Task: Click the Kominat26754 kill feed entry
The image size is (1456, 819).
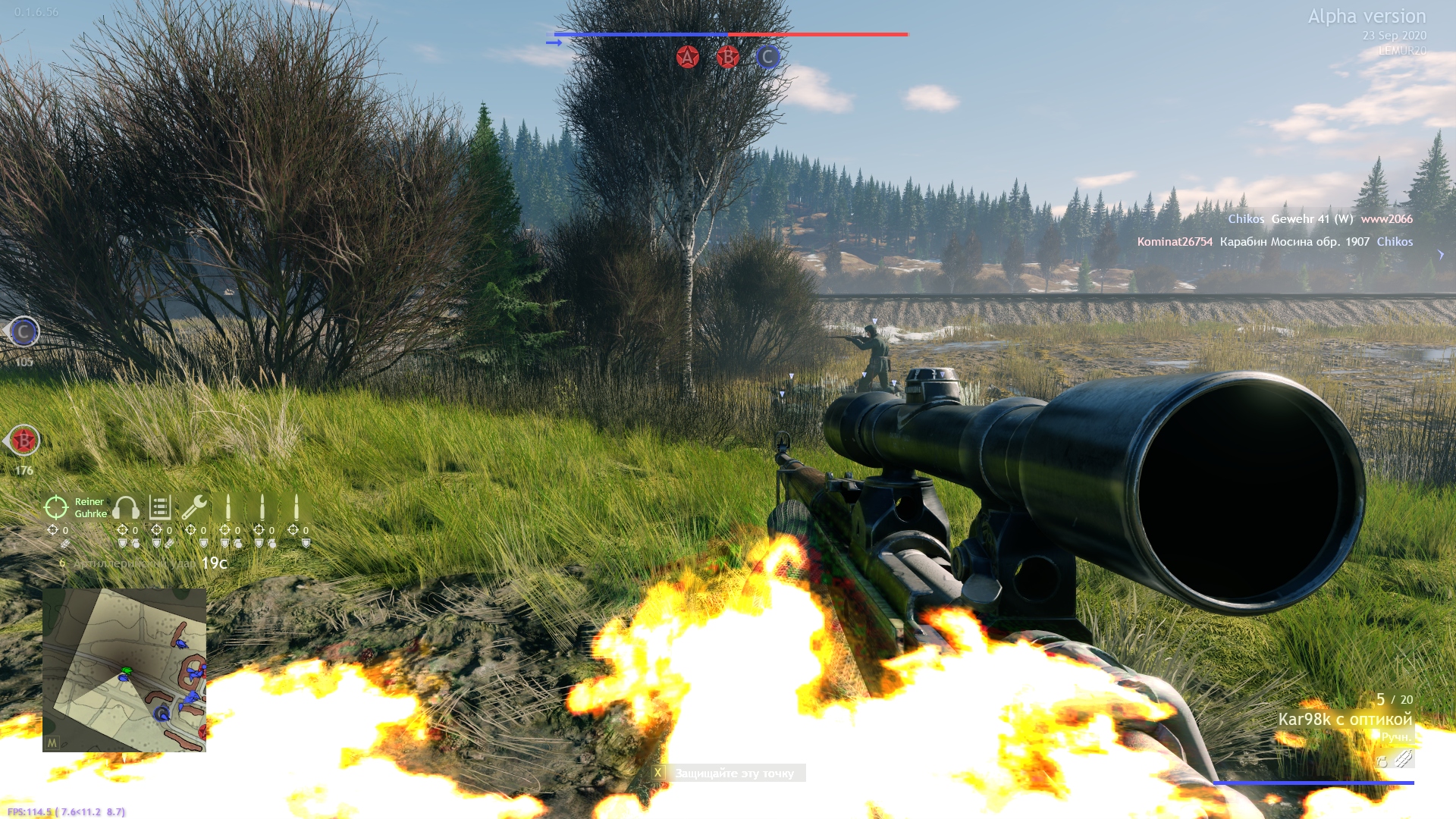Action: 1175,242
